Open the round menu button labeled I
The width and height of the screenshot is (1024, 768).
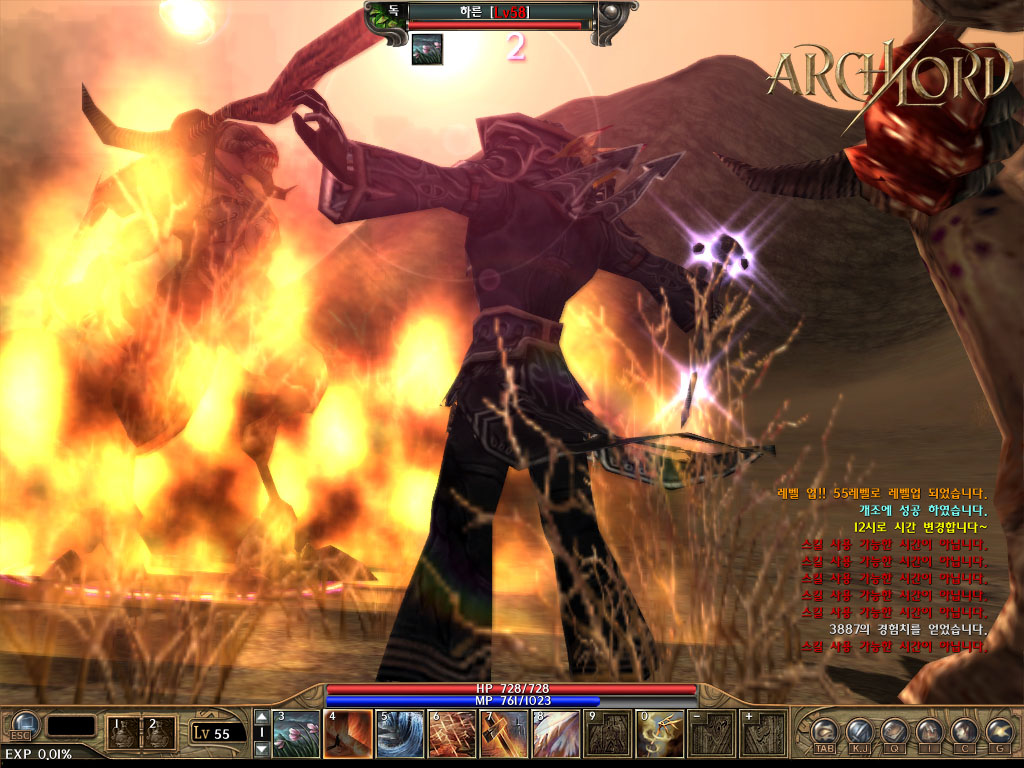pos(928,731)
